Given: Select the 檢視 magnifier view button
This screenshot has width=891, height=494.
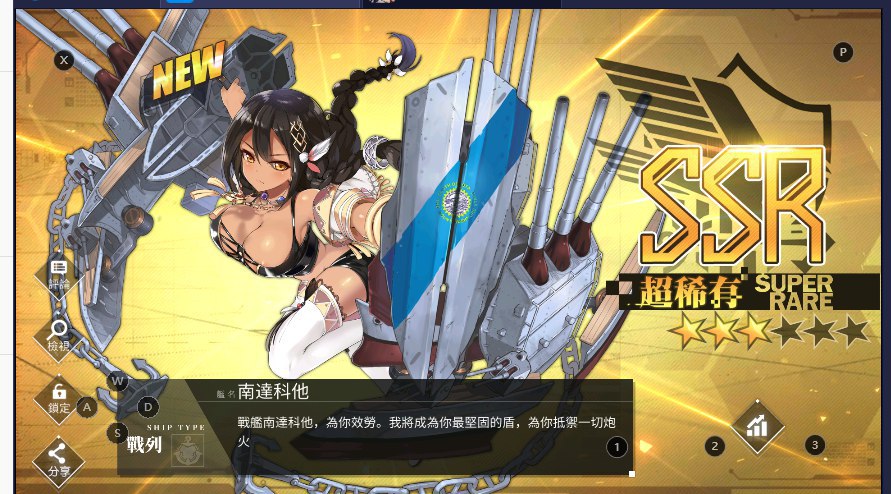Looking at the screenshot, I should click(59, 332).
